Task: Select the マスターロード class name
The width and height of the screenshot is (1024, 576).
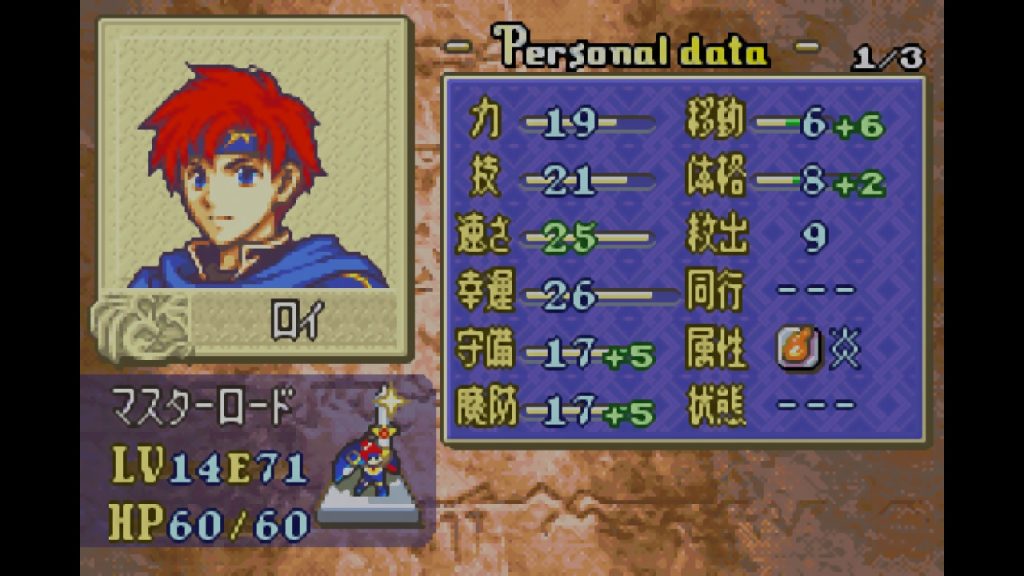Action: pos(203,407)
